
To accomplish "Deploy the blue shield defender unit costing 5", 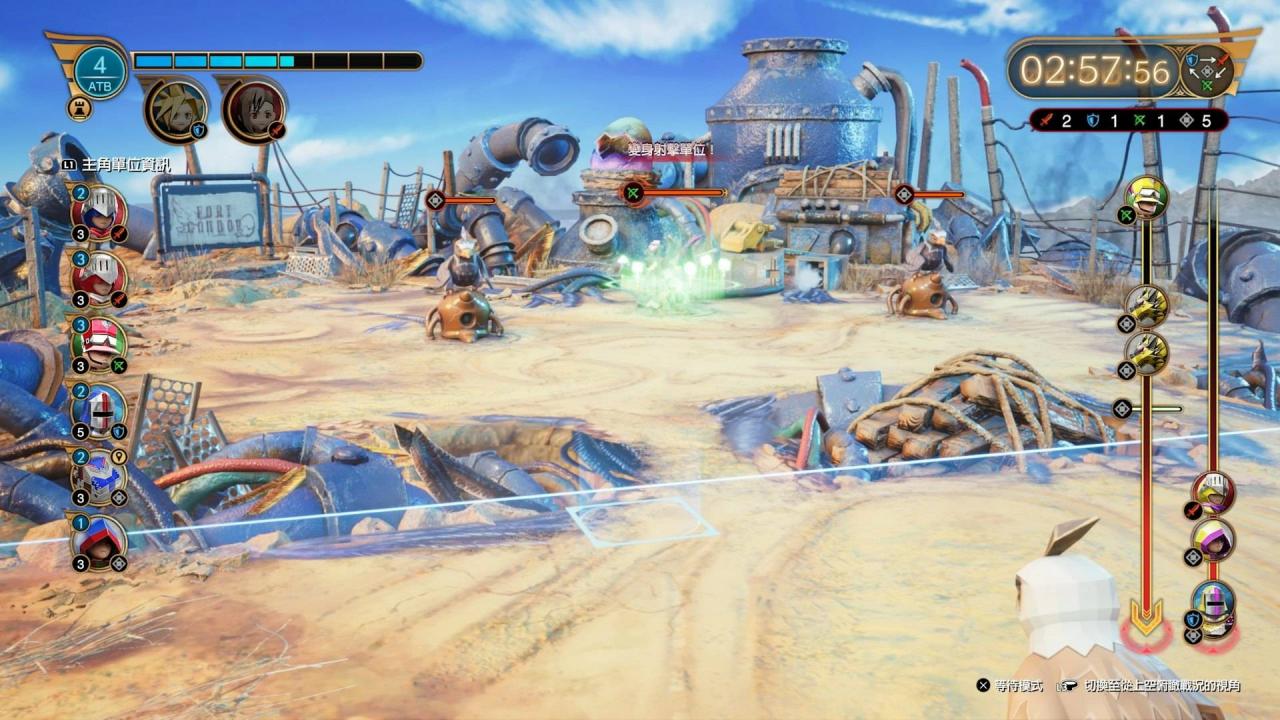I will [x=100, y=410].
